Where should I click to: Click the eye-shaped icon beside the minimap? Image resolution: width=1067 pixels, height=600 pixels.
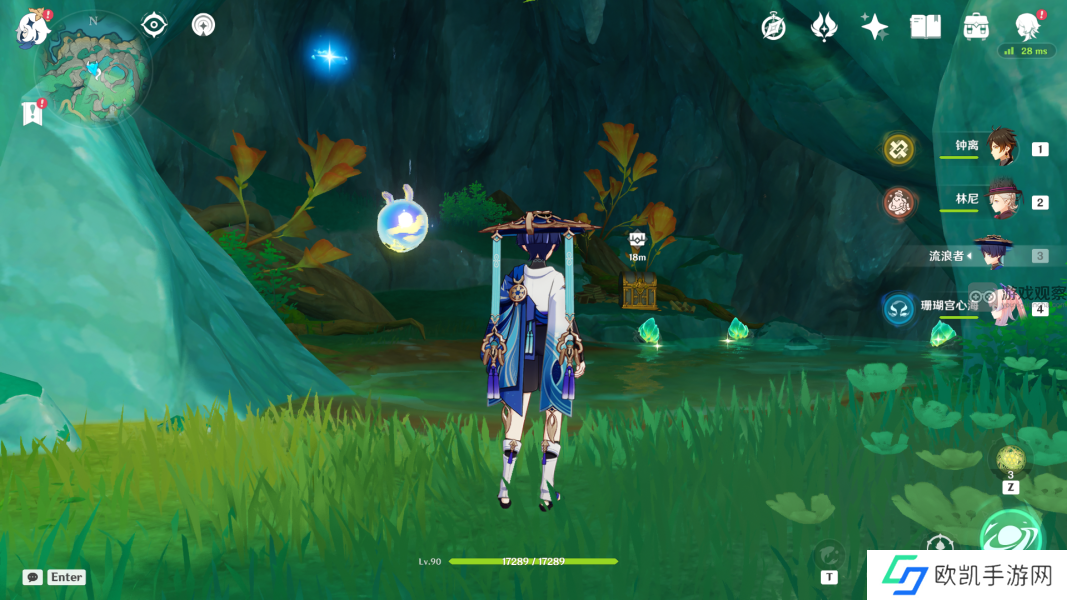coord(154,25)
